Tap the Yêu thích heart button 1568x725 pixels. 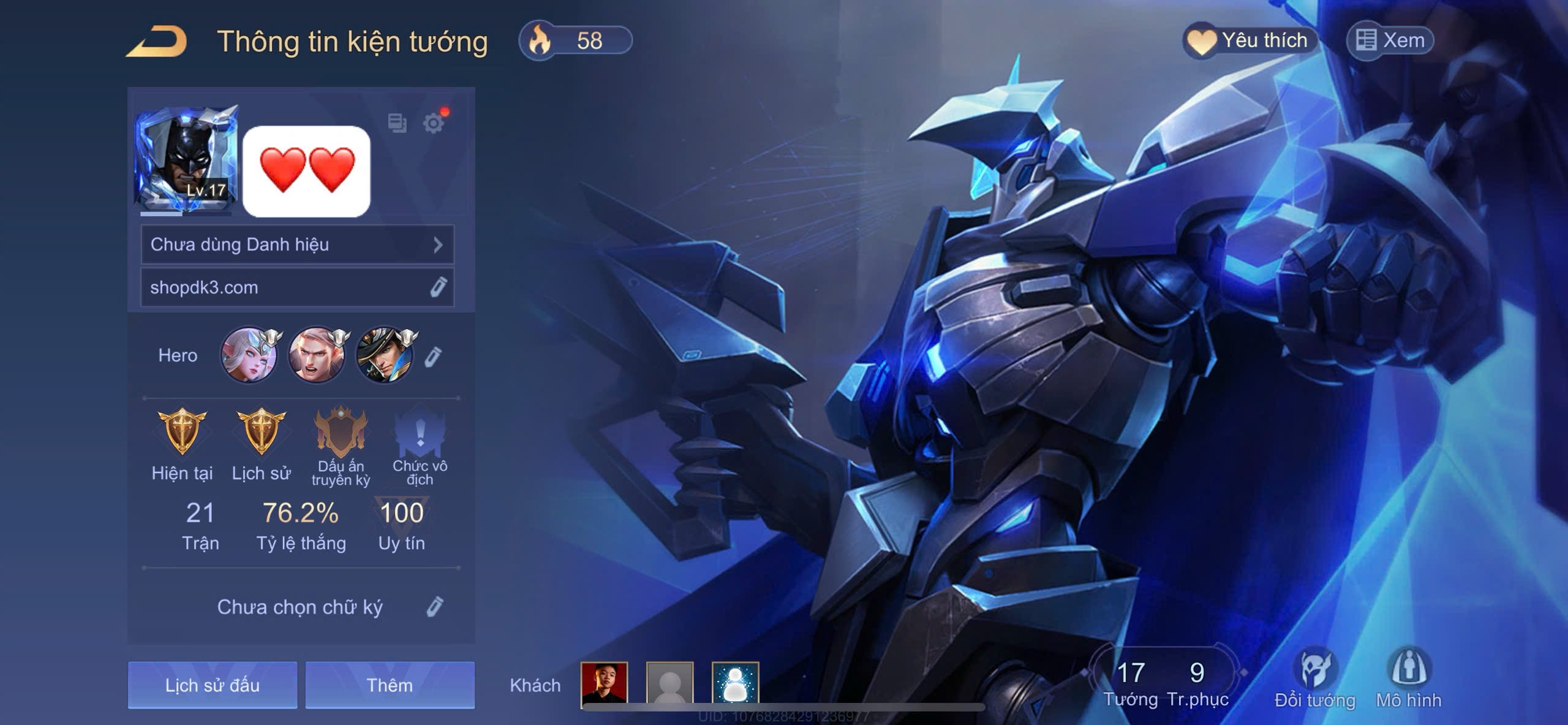1249,40
